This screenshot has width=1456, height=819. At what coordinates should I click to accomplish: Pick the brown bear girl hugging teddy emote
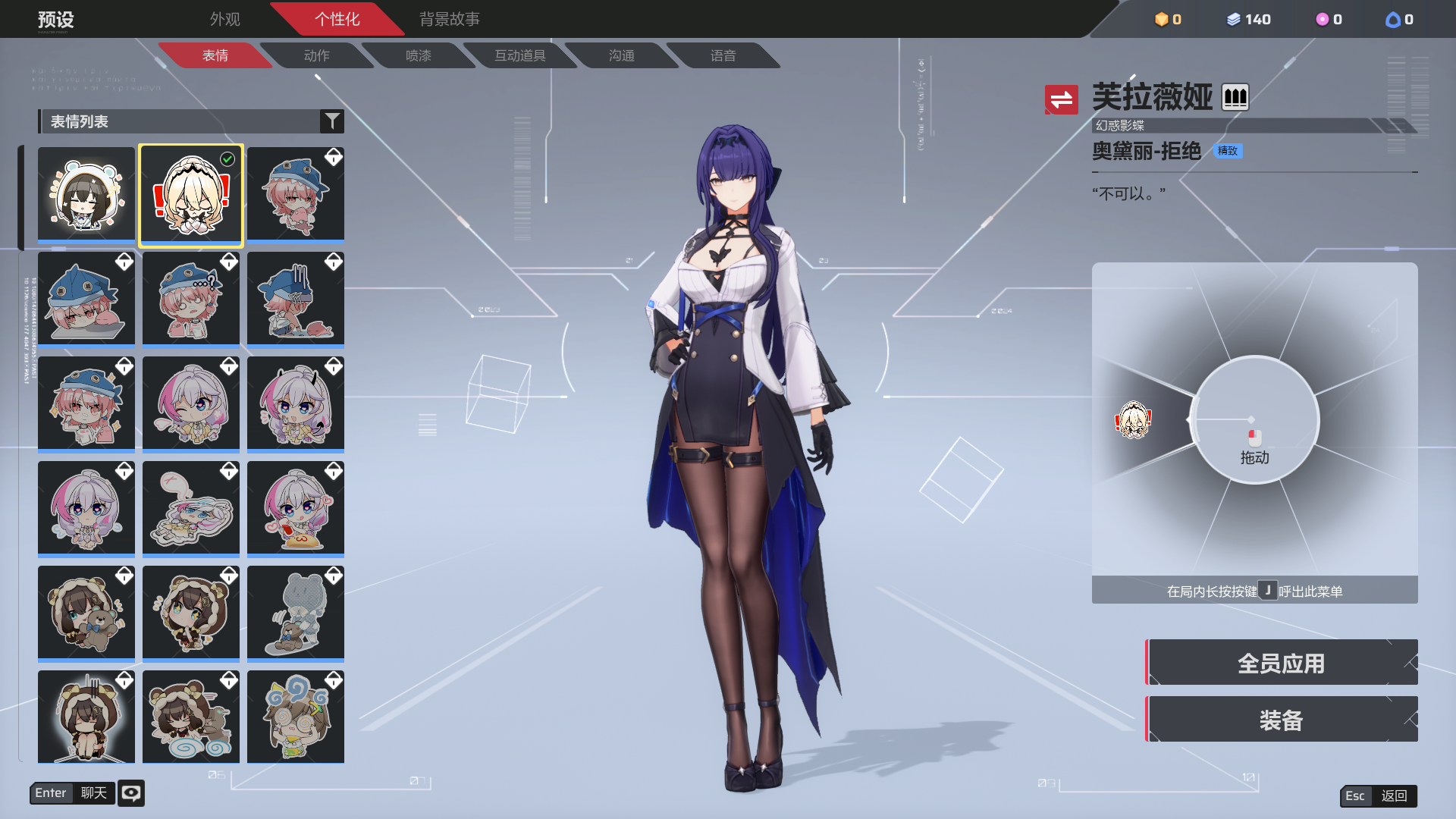click(86, 612)
